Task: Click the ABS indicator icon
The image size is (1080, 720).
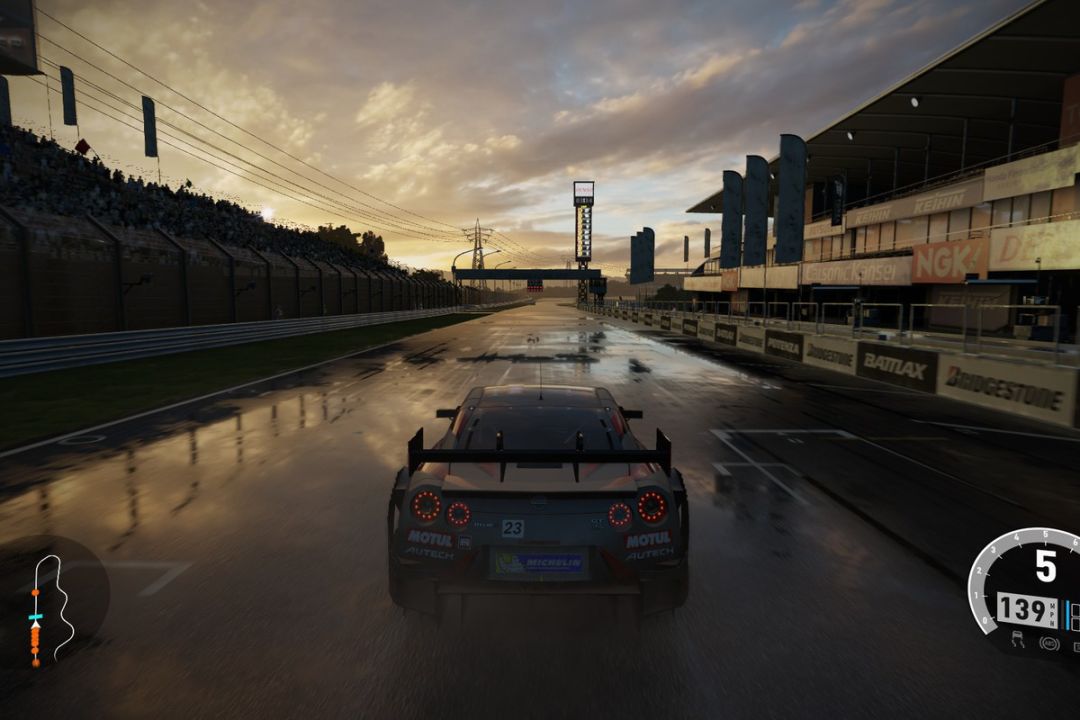Action: pyautogui.click(x=1049, y=643)
